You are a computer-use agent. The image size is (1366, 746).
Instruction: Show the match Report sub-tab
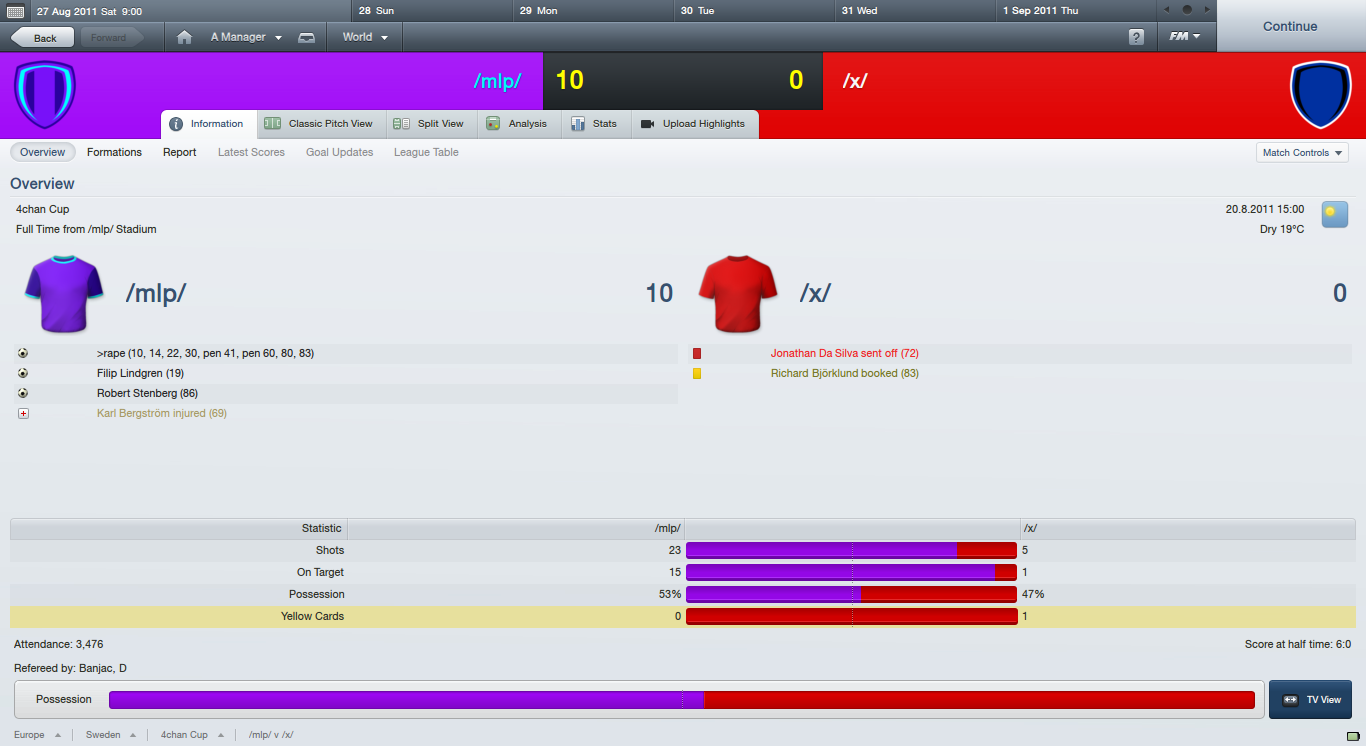point(180,152)
